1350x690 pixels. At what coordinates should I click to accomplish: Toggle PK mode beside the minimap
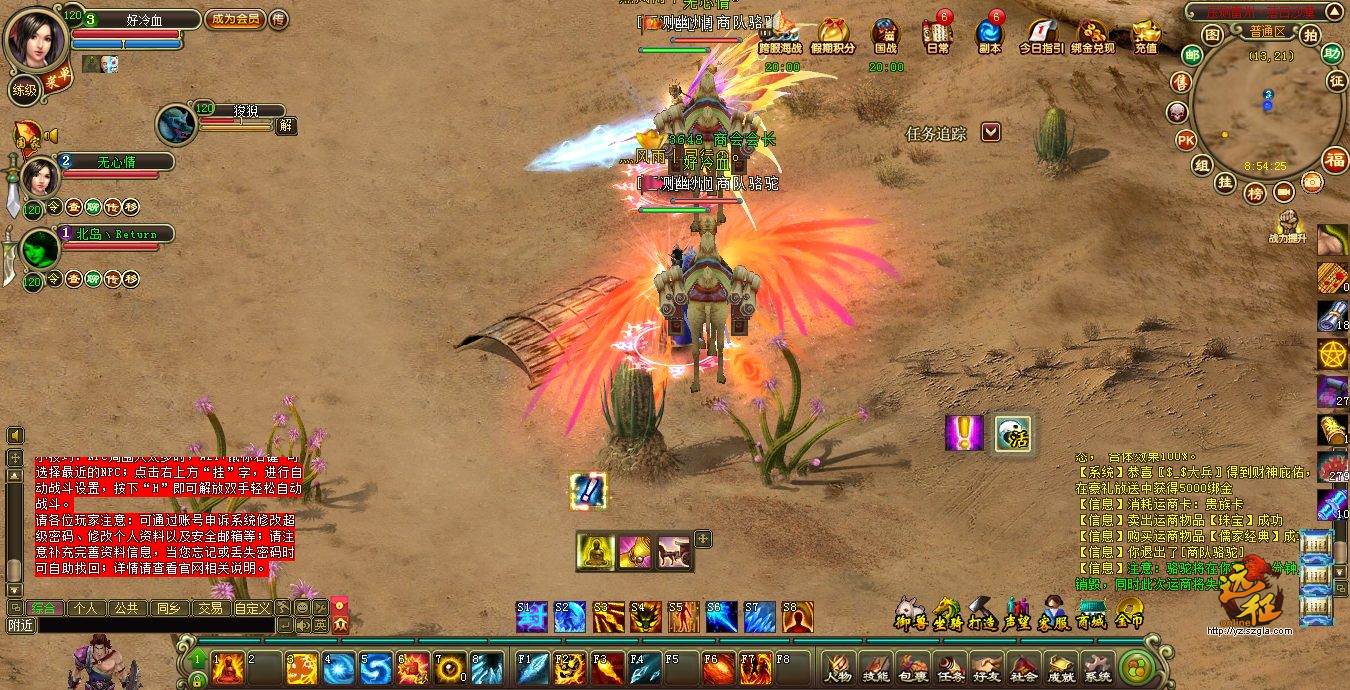pyautogui.click(x=1186, y=139)
